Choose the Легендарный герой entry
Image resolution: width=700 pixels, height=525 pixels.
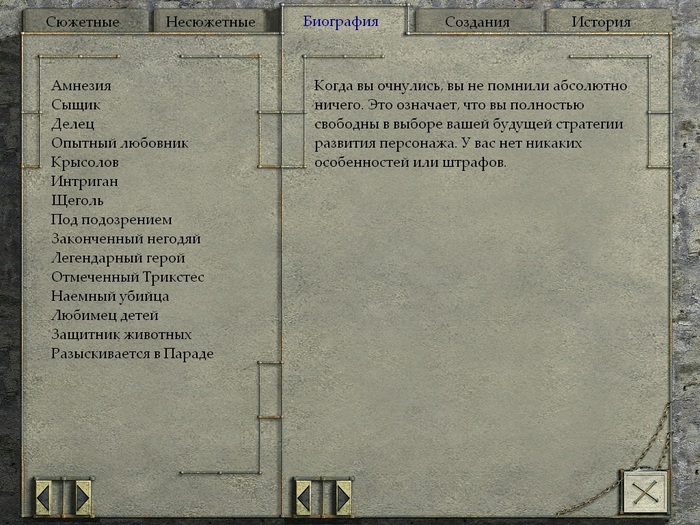click(x=118, y=258)
